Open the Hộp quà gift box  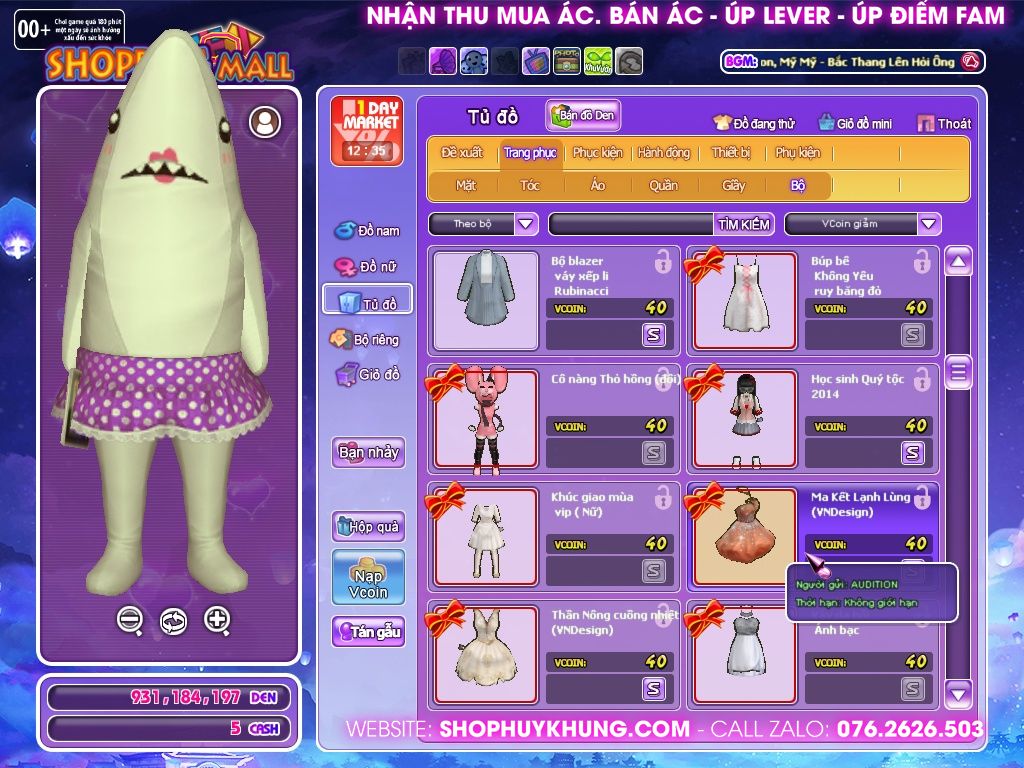click(368, 526)
